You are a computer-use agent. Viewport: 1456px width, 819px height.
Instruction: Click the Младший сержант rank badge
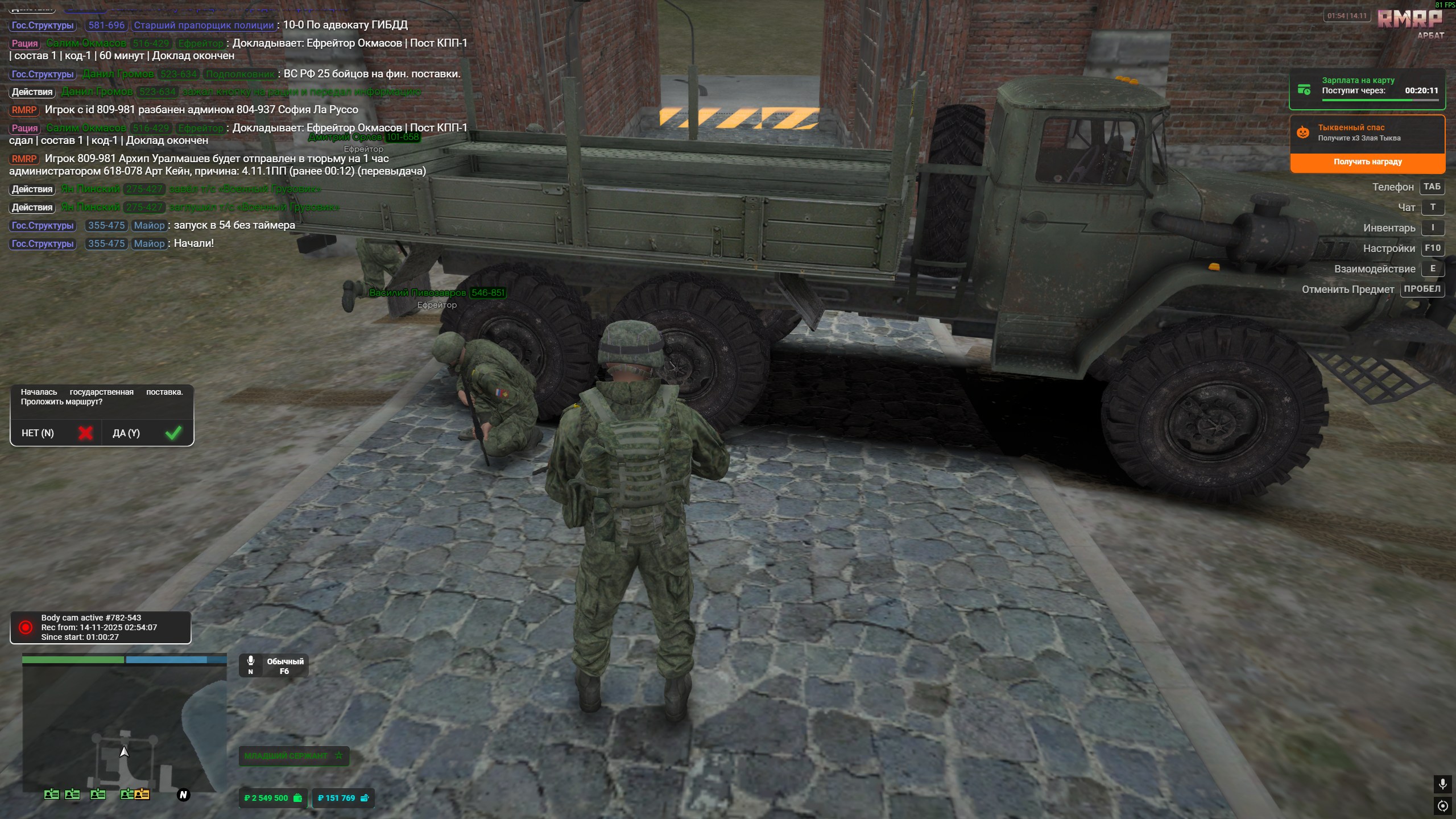point(293,756)
